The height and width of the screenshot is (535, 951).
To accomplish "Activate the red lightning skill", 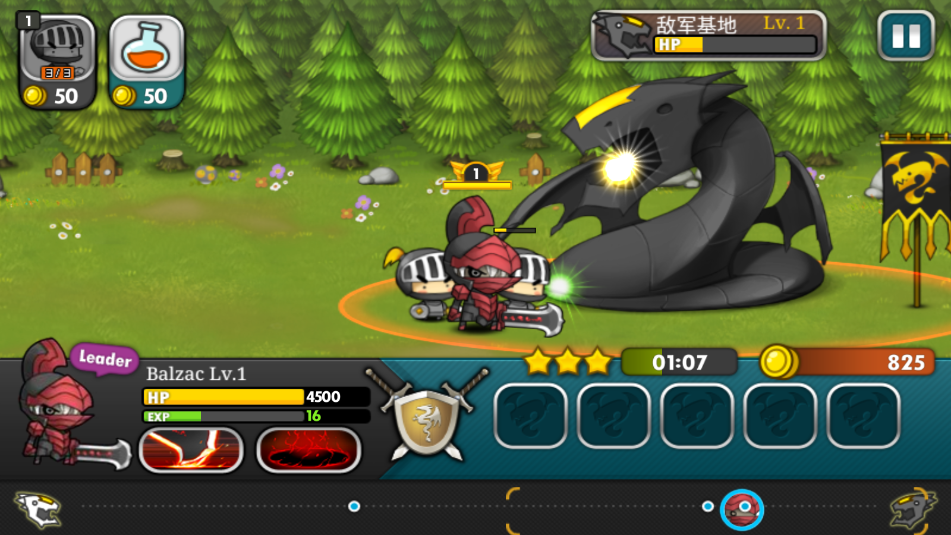I will point(190,449).
